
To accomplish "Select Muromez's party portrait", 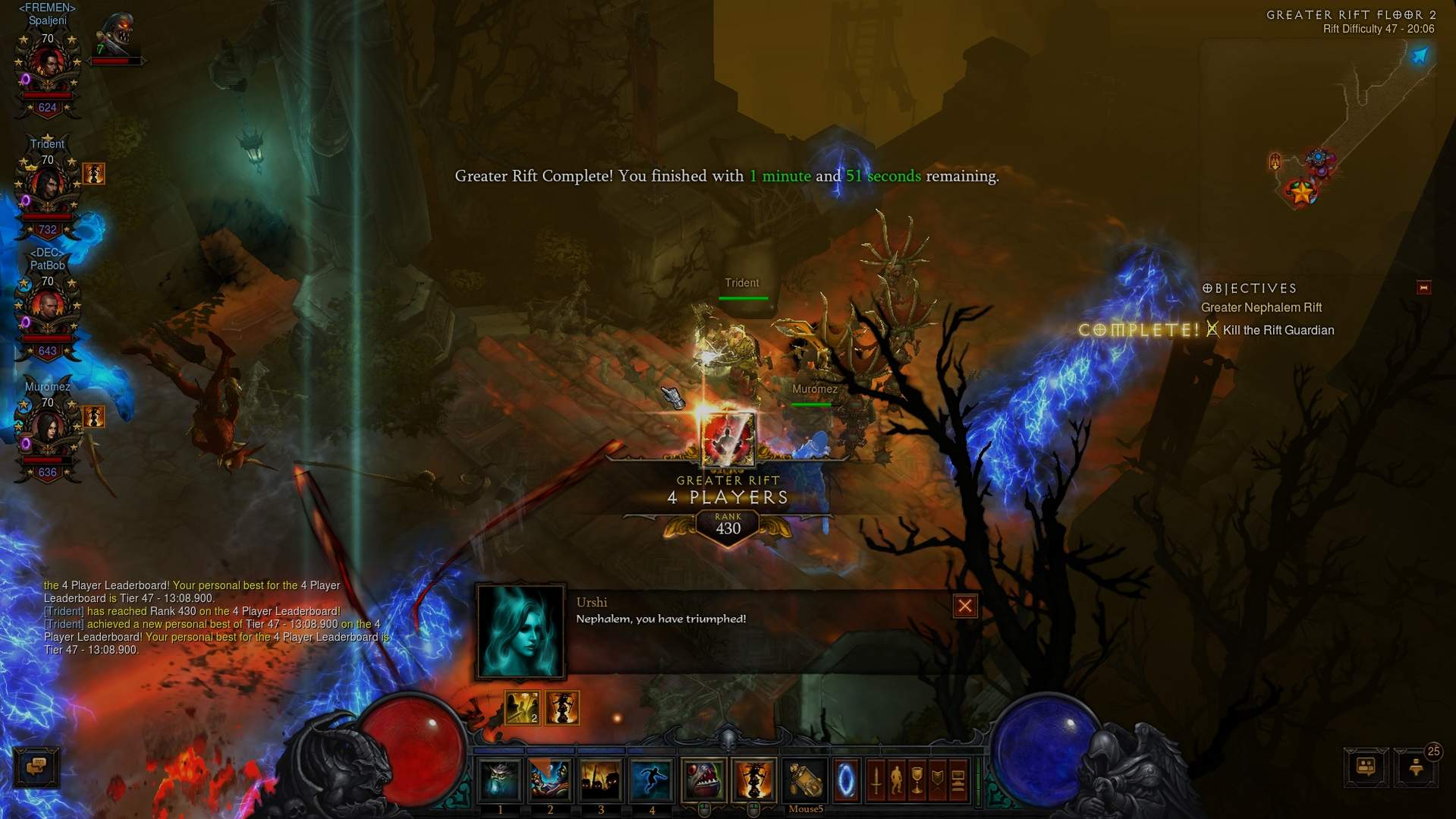I will [47, 430].
